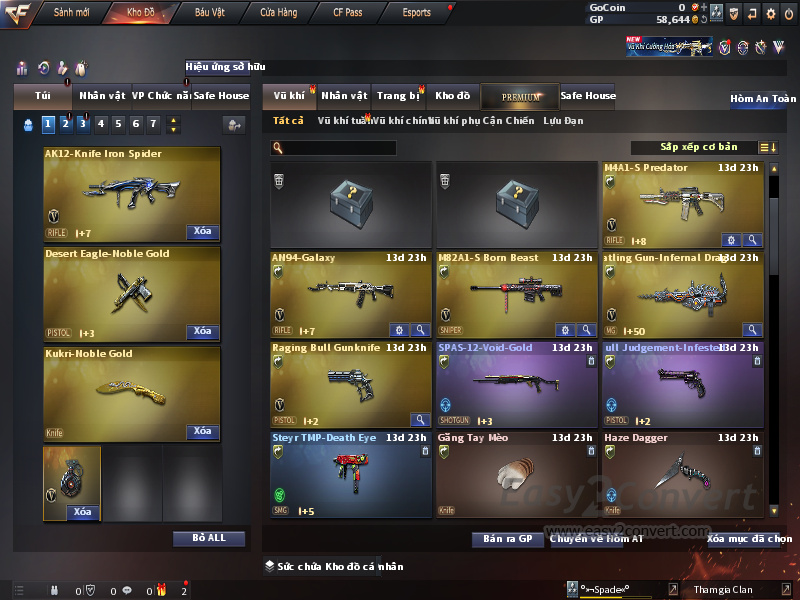Open the Sảnh mới lobby tab
Viewport: 800px width, 600px height.
click(x=72, y=13)
